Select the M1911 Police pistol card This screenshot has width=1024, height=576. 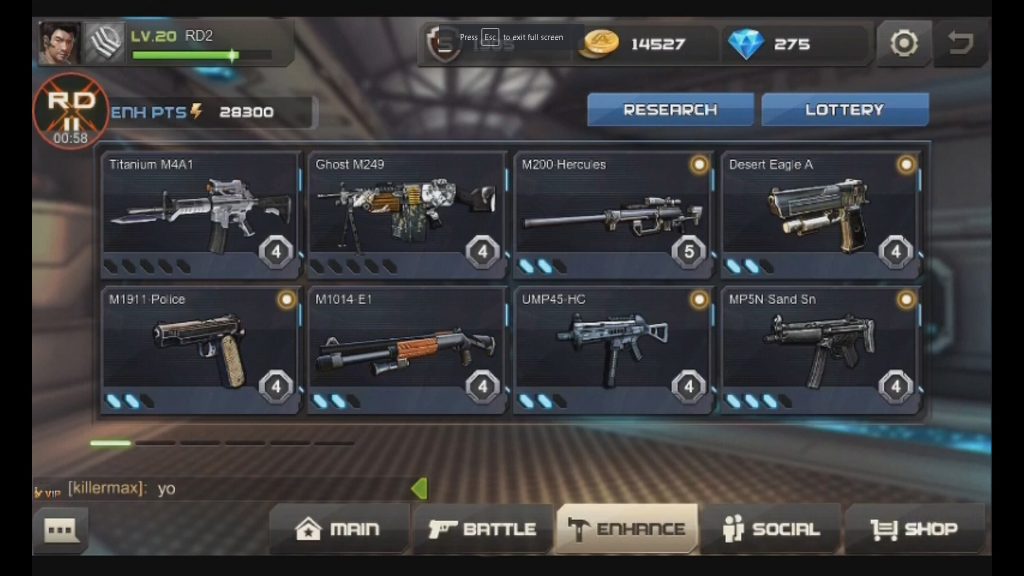pyautogui.click(x=201, y=350)
